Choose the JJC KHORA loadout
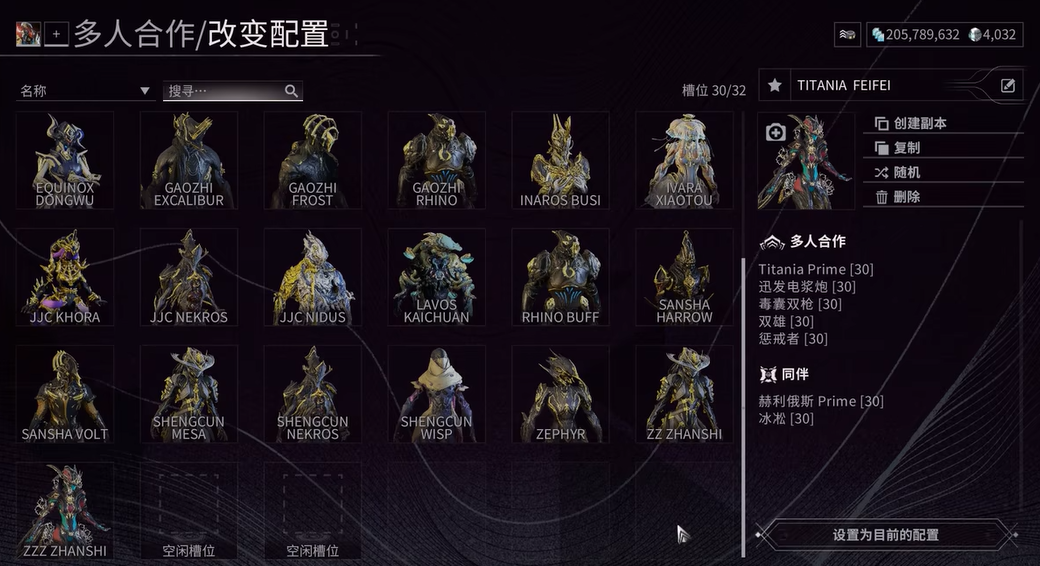The width and height of the screenshot is (1040, 566). click(65, 277)
